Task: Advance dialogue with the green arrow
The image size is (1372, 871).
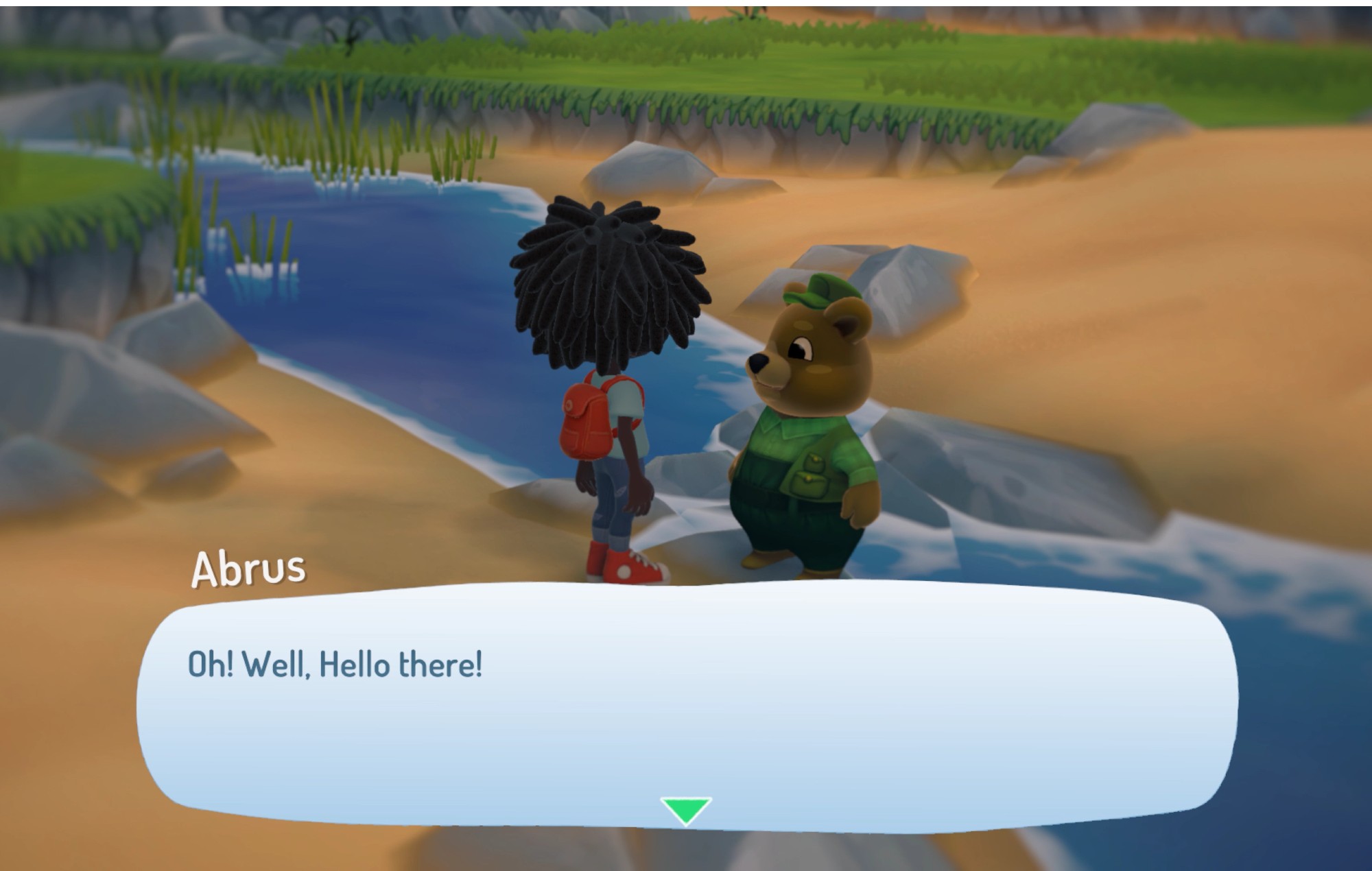Action: coord(685,809)
